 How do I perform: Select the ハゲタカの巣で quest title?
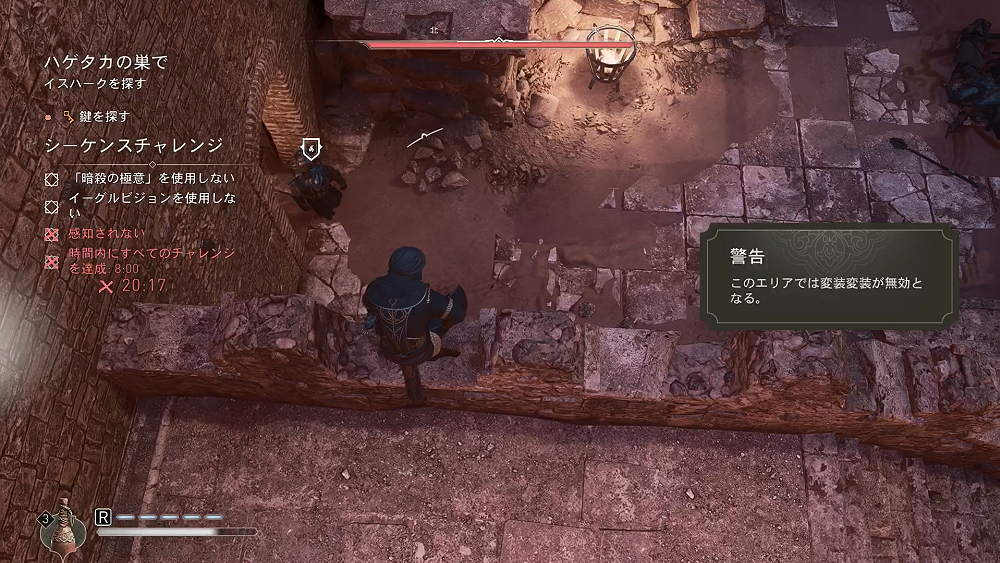105,62
